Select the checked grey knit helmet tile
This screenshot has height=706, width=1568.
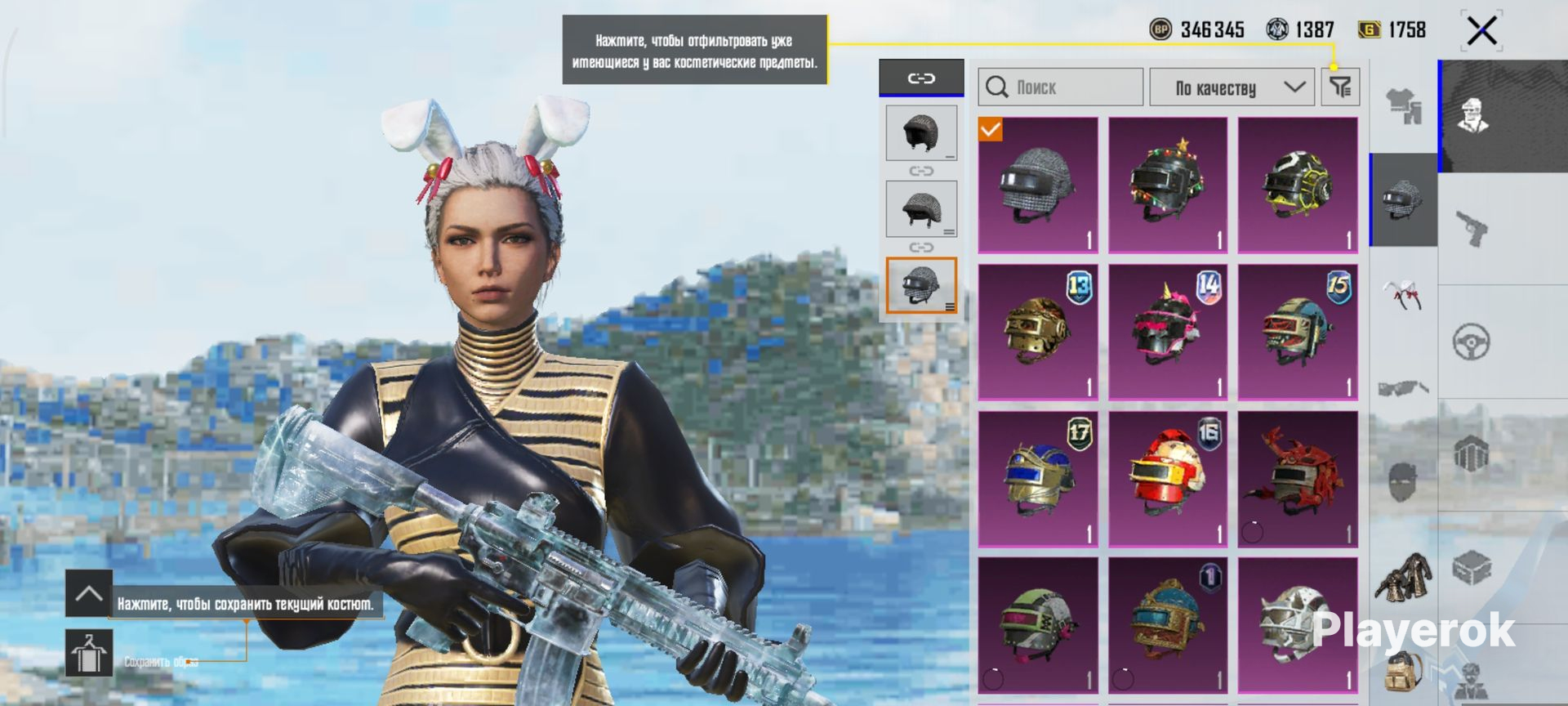click(1038, 185)
